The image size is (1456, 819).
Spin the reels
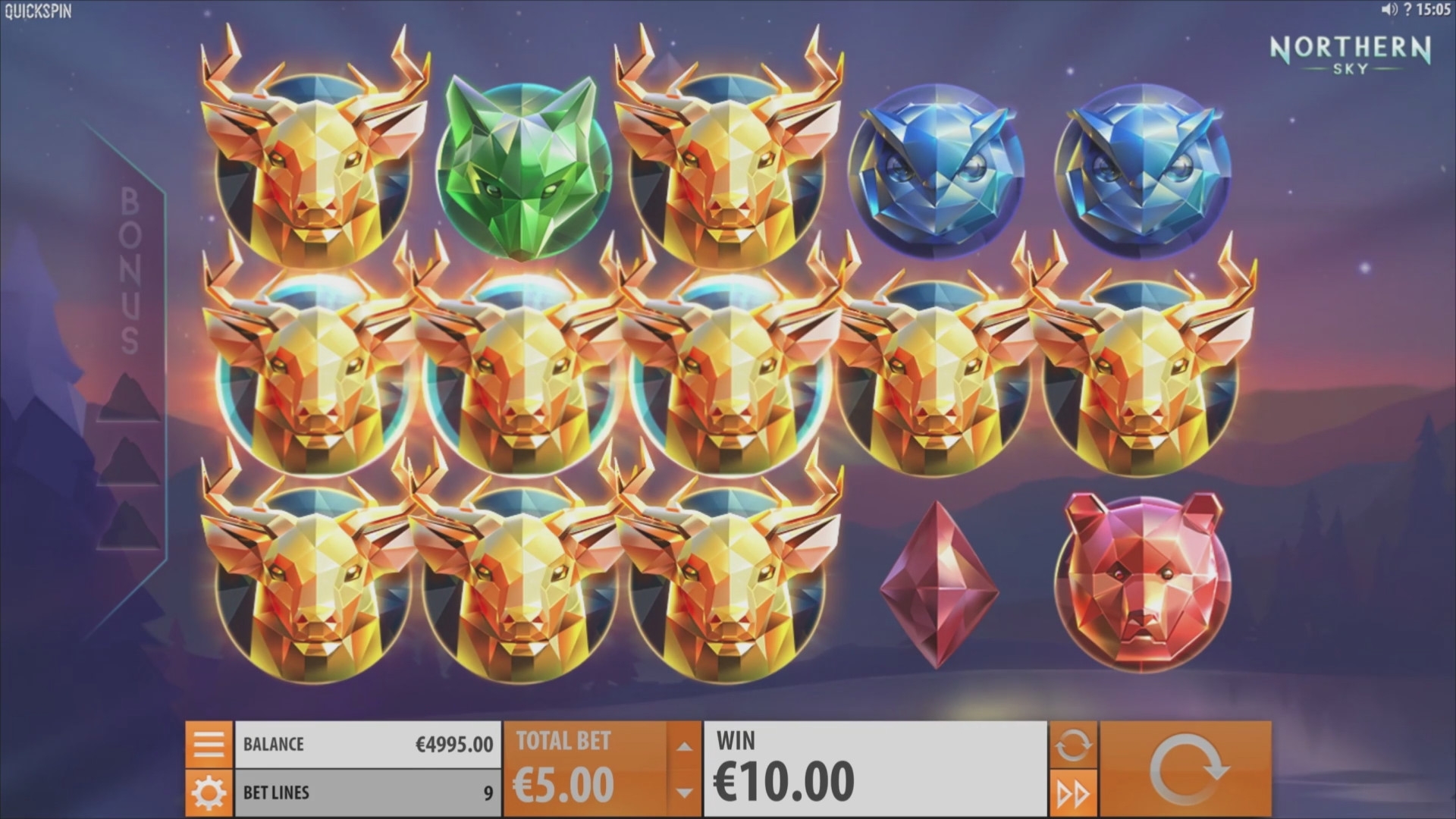point(1185,769)
